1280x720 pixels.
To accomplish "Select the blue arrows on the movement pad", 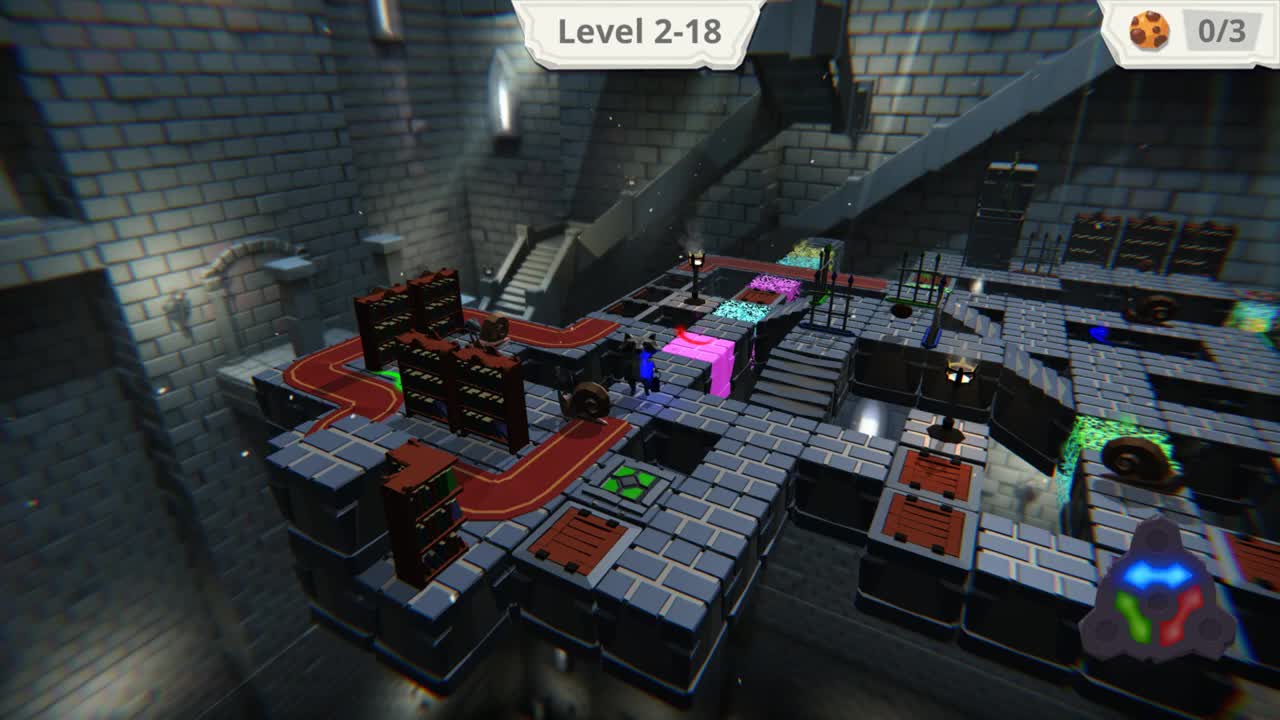I will coord(1160,572).
